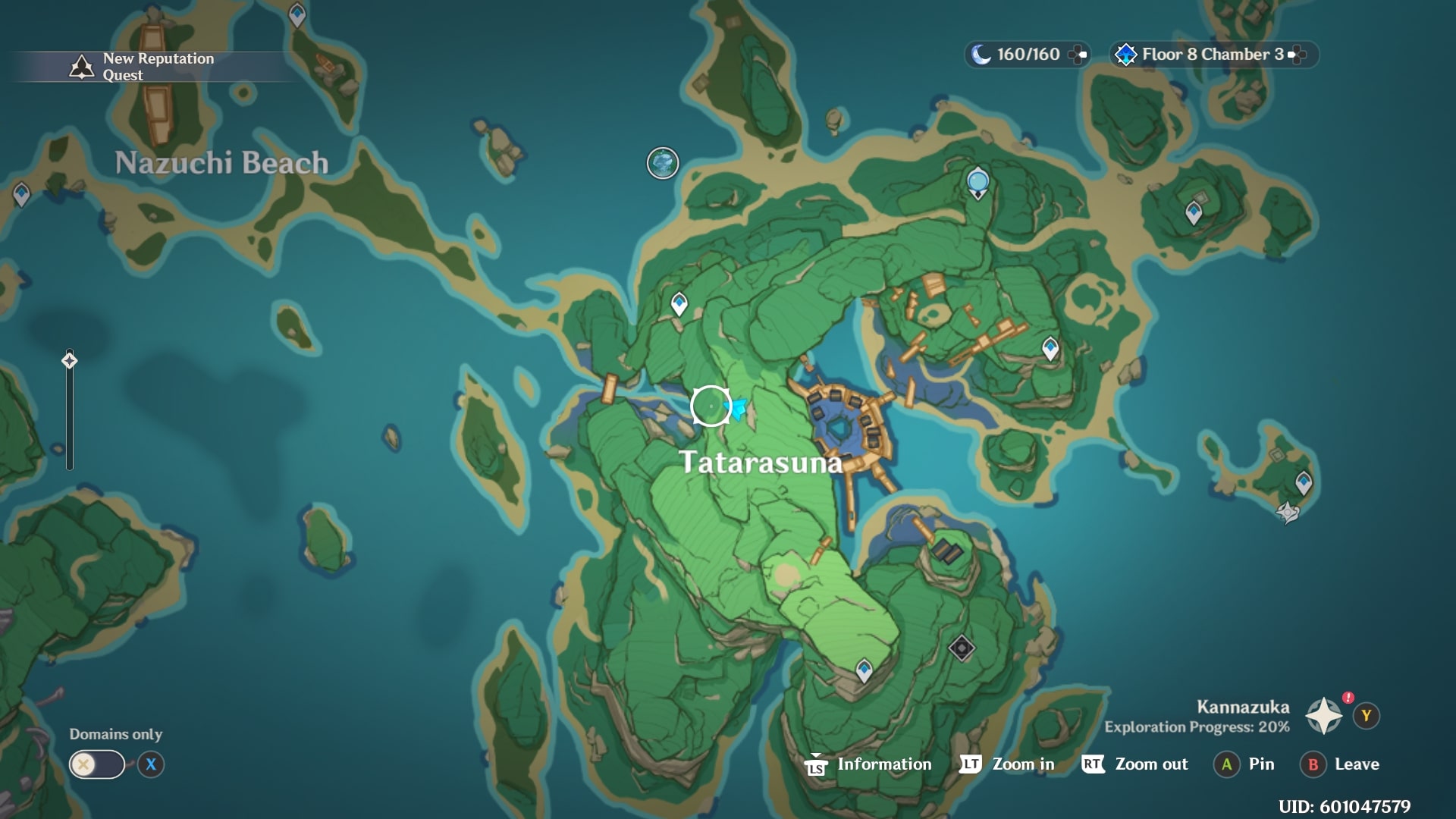The image size is (1456, 819).
Task: Select the grey shuriken-shaped map marker
Action: 1288,513
